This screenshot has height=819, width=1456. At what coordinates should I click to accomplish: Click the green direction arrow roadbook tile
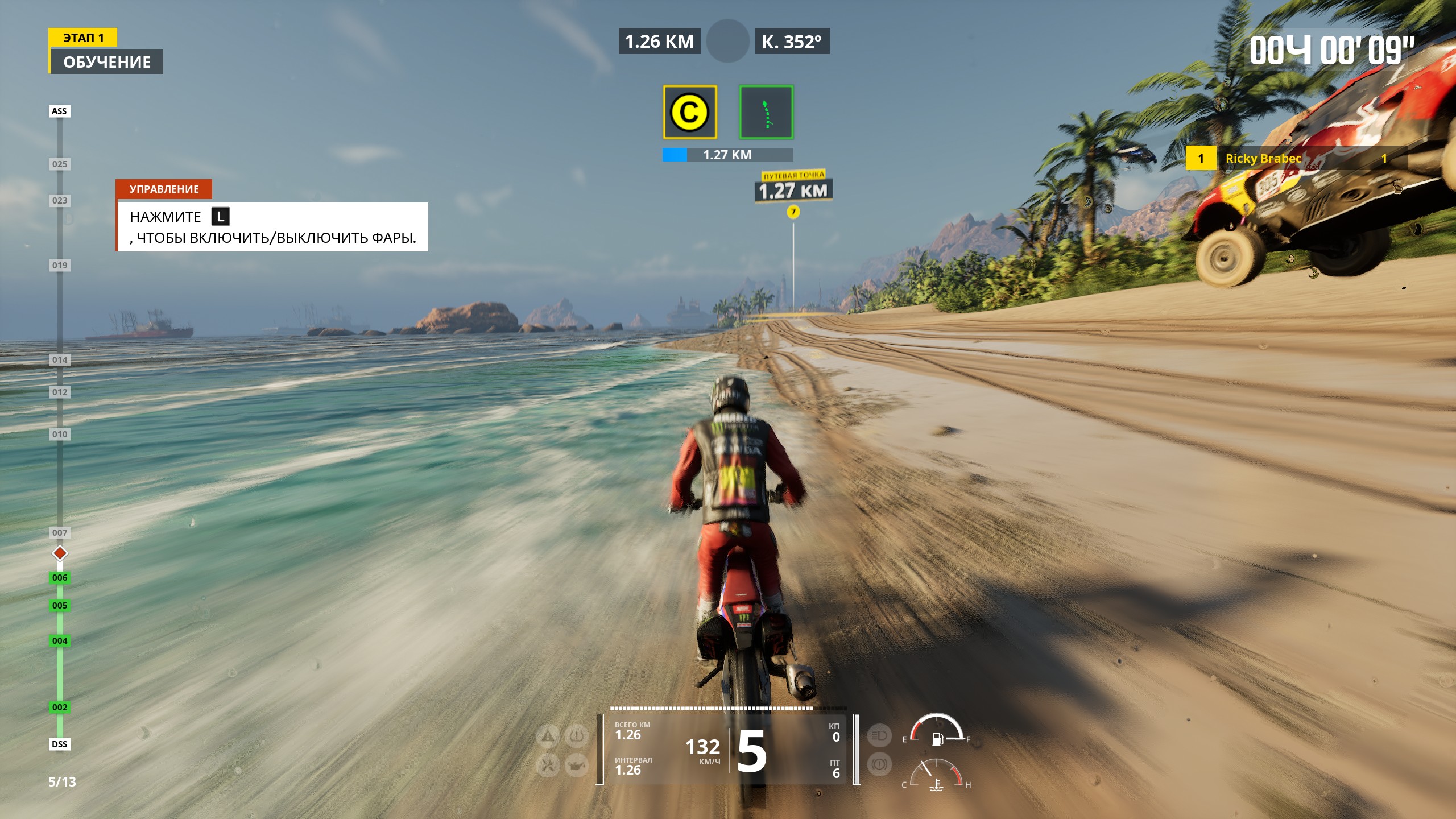click(x=766, y=112)
